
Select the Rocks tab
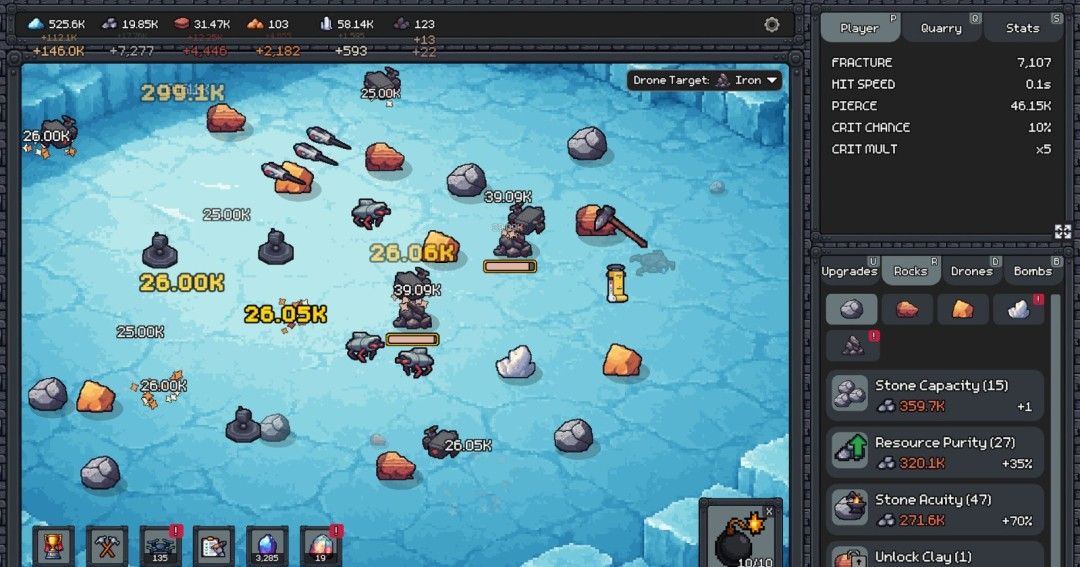pyautogui.click(x=910, y=271)
